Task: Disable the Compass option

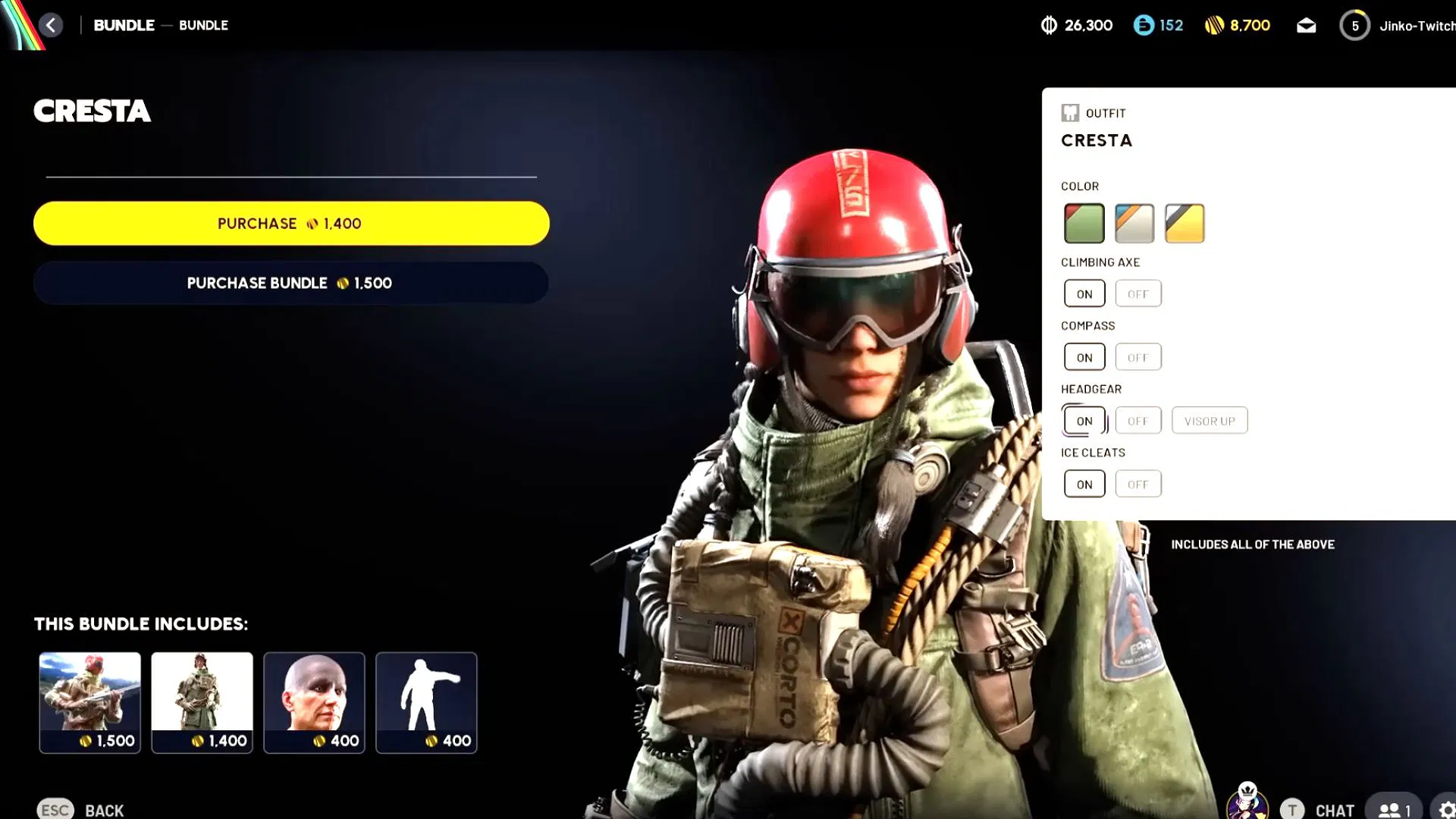Action: click(x=1137, y=356)
